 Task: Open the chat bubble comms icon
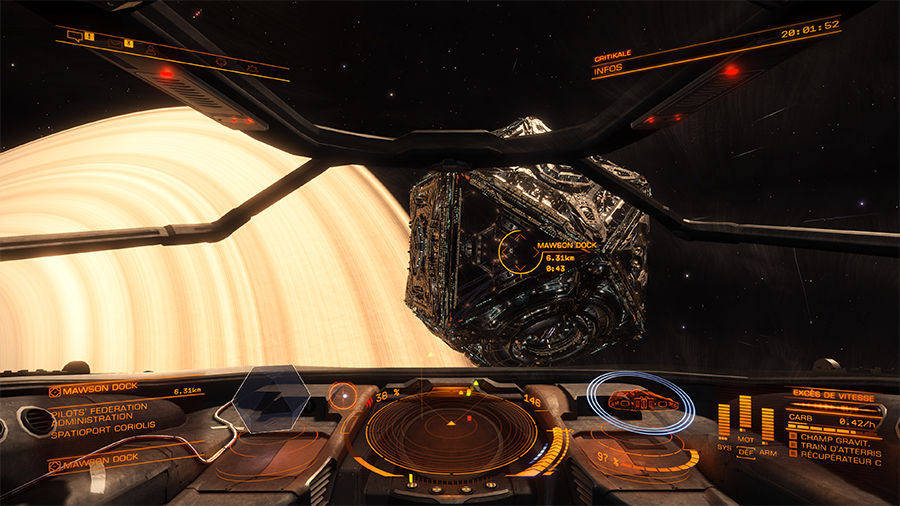click(75, 36)
